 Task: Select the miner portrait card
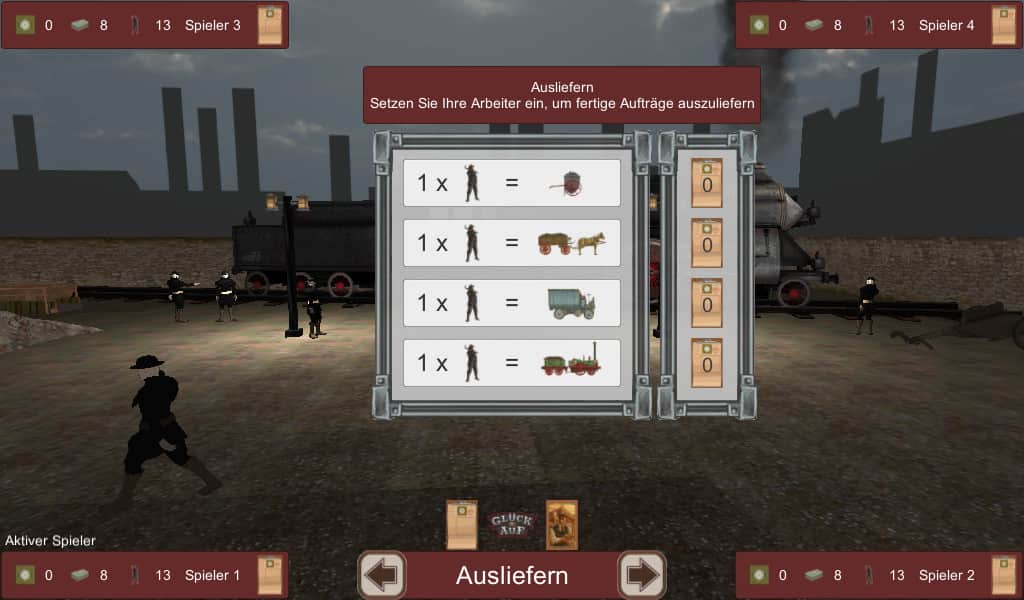(x=561, y=525)
